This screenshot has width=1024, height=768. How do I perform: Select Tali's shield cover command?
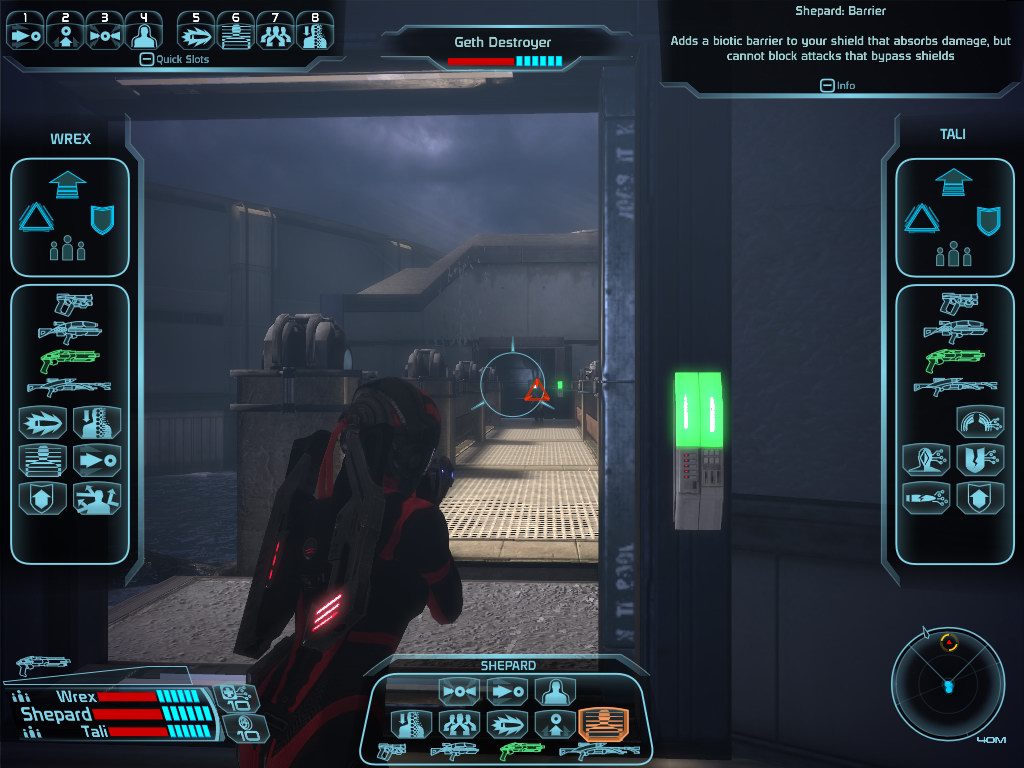pos(988,218)
